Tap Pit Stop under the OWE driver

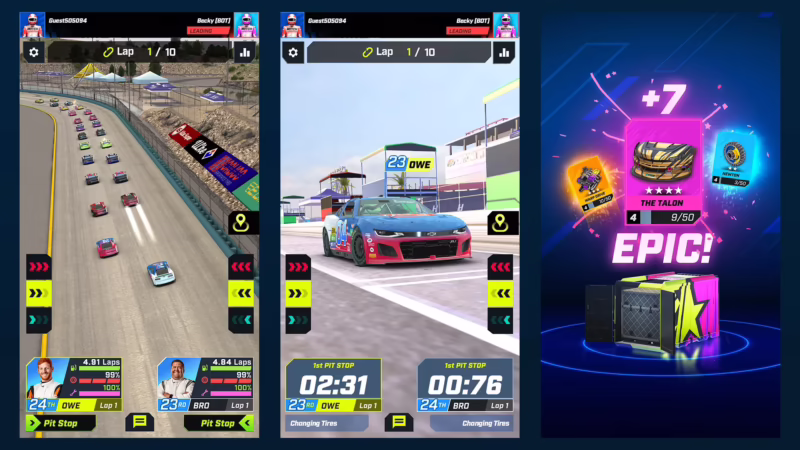[62, 423]
